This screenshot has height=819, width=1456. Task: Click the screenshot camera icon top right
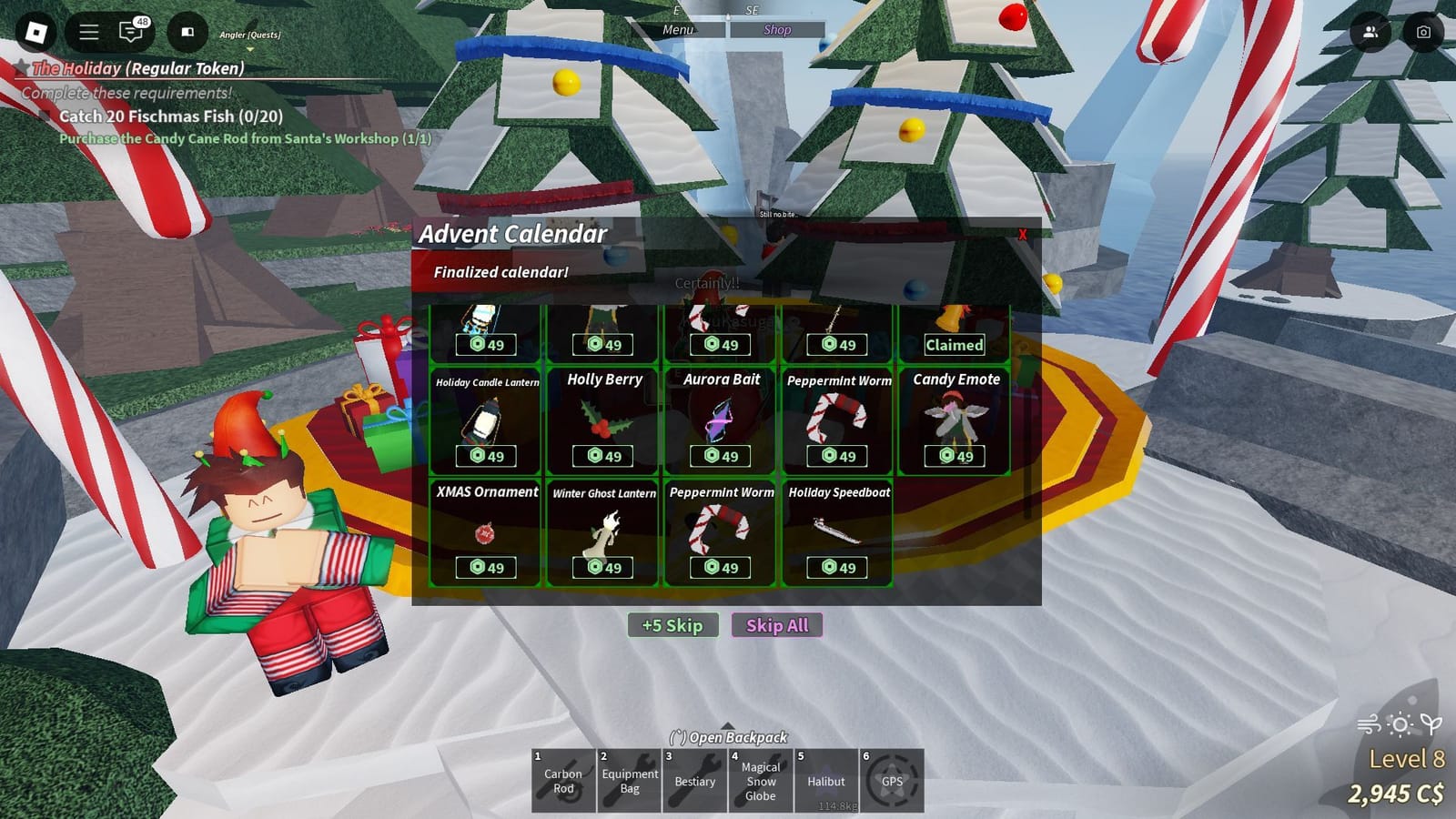coord(1421,32)
